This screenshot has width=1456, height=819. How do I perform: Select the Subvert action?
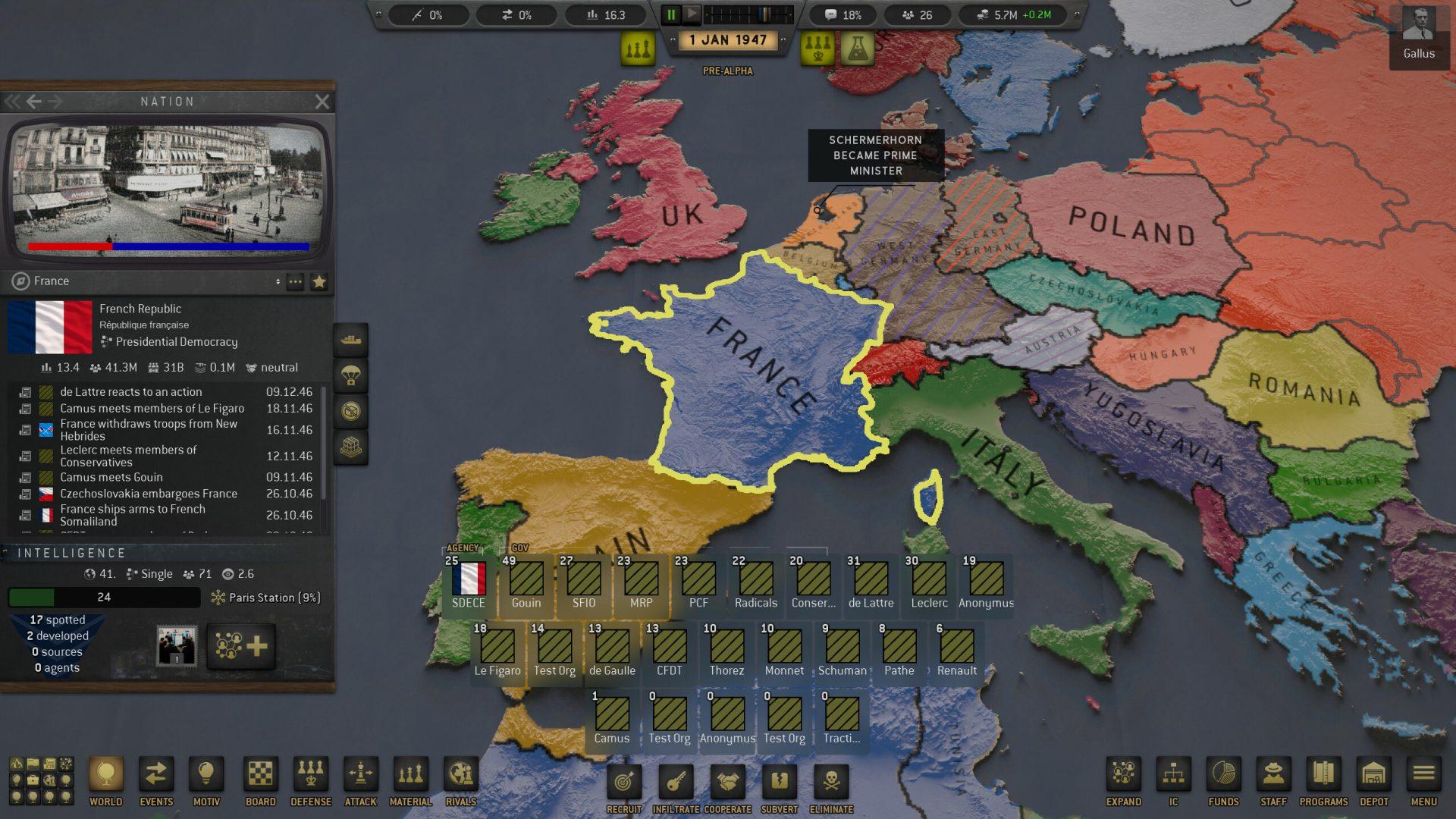click(780, 787)
